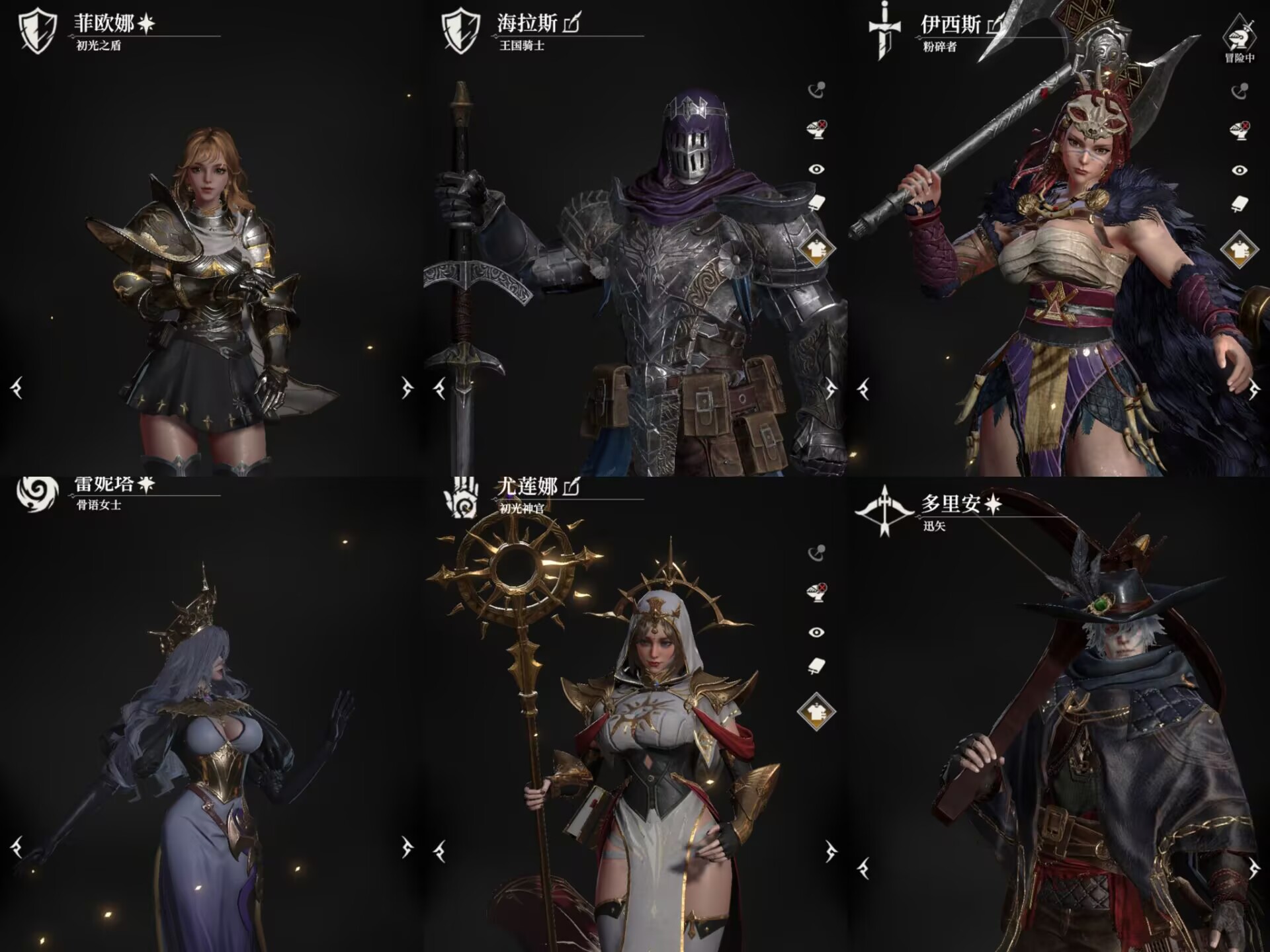Open the outfit shirt button for 海拉斯

point(817,249)
